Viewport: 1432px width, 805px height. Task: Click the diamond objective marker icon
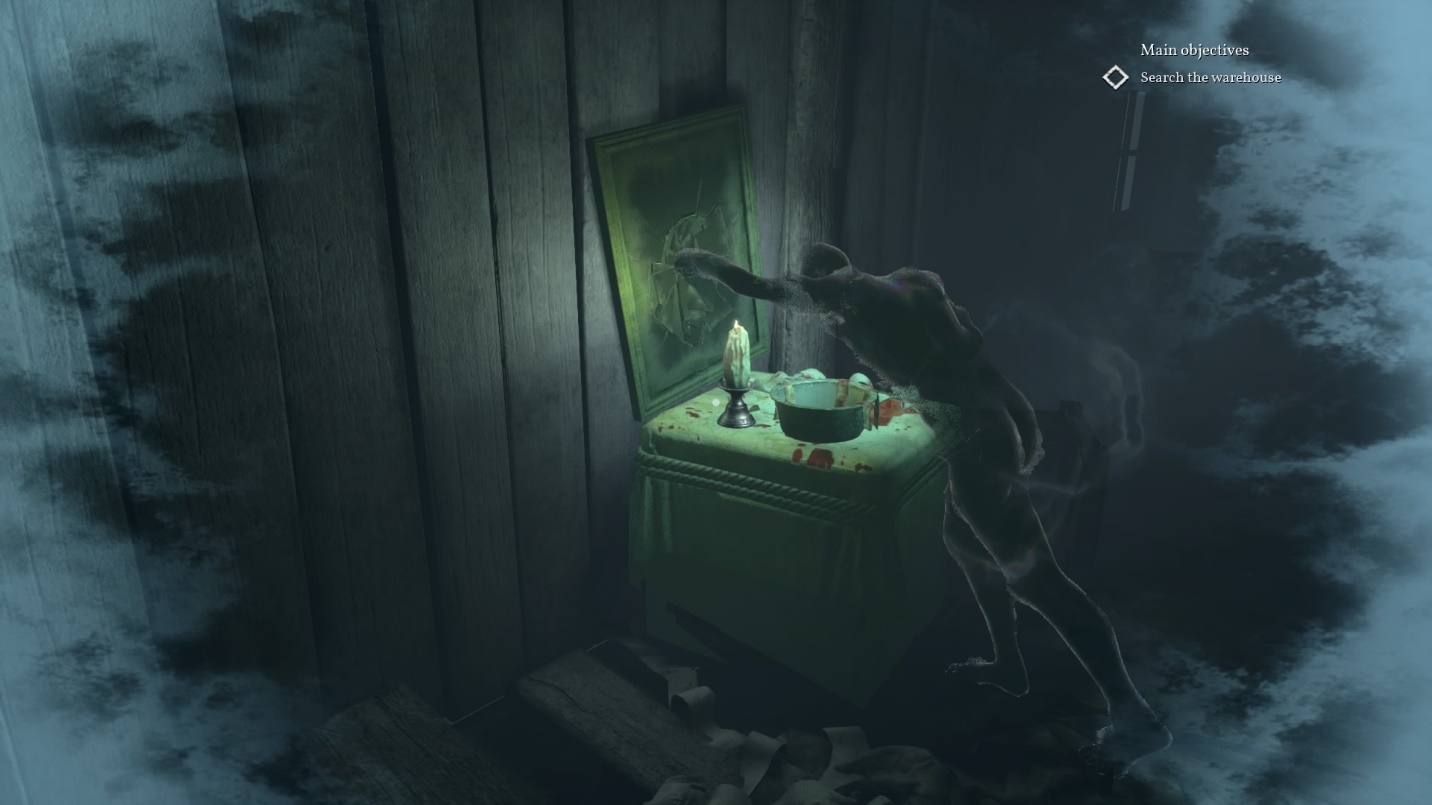pos(1115,77)
